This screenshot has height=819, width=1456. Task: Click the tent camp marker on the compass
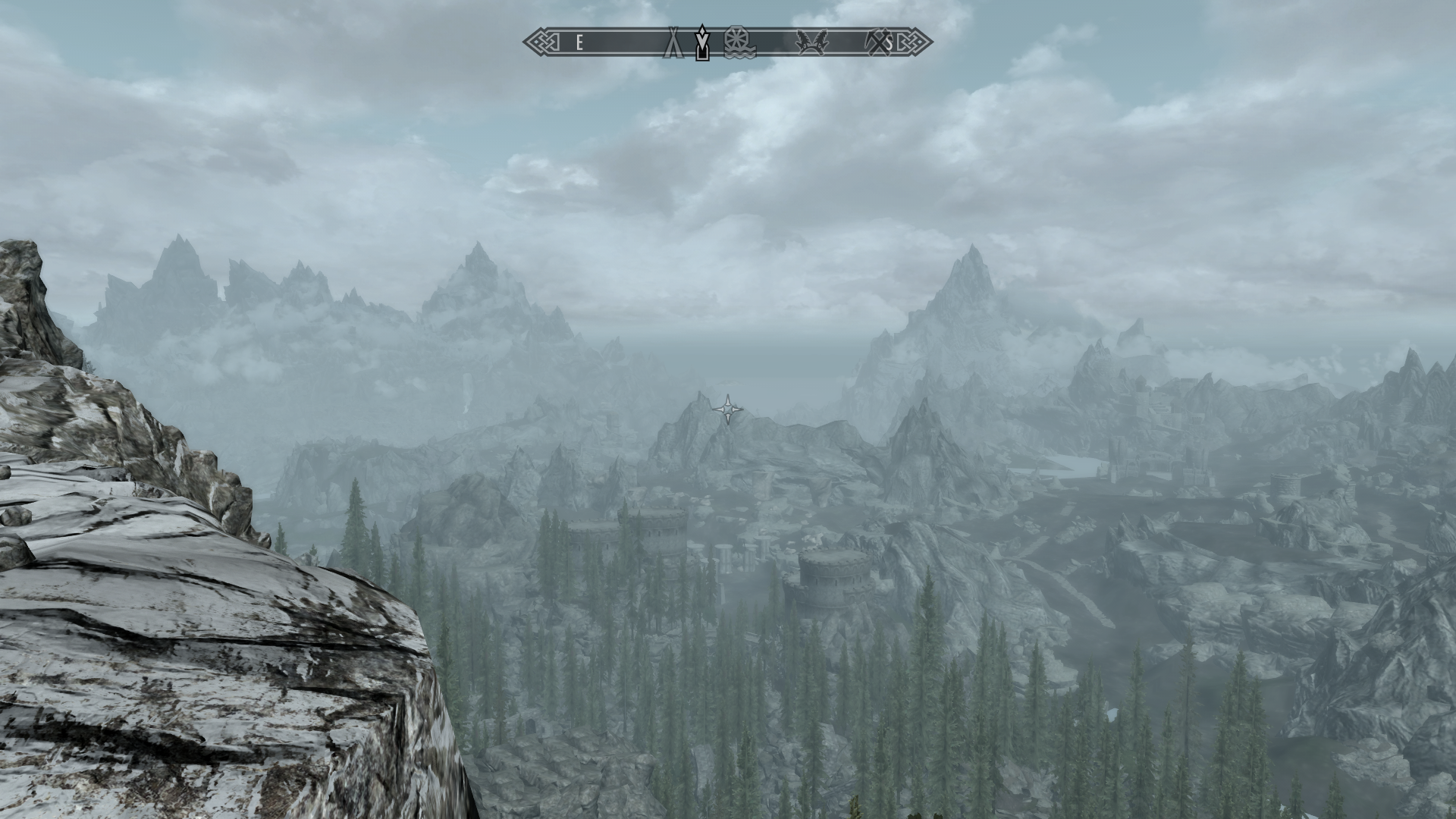[673, 42]
